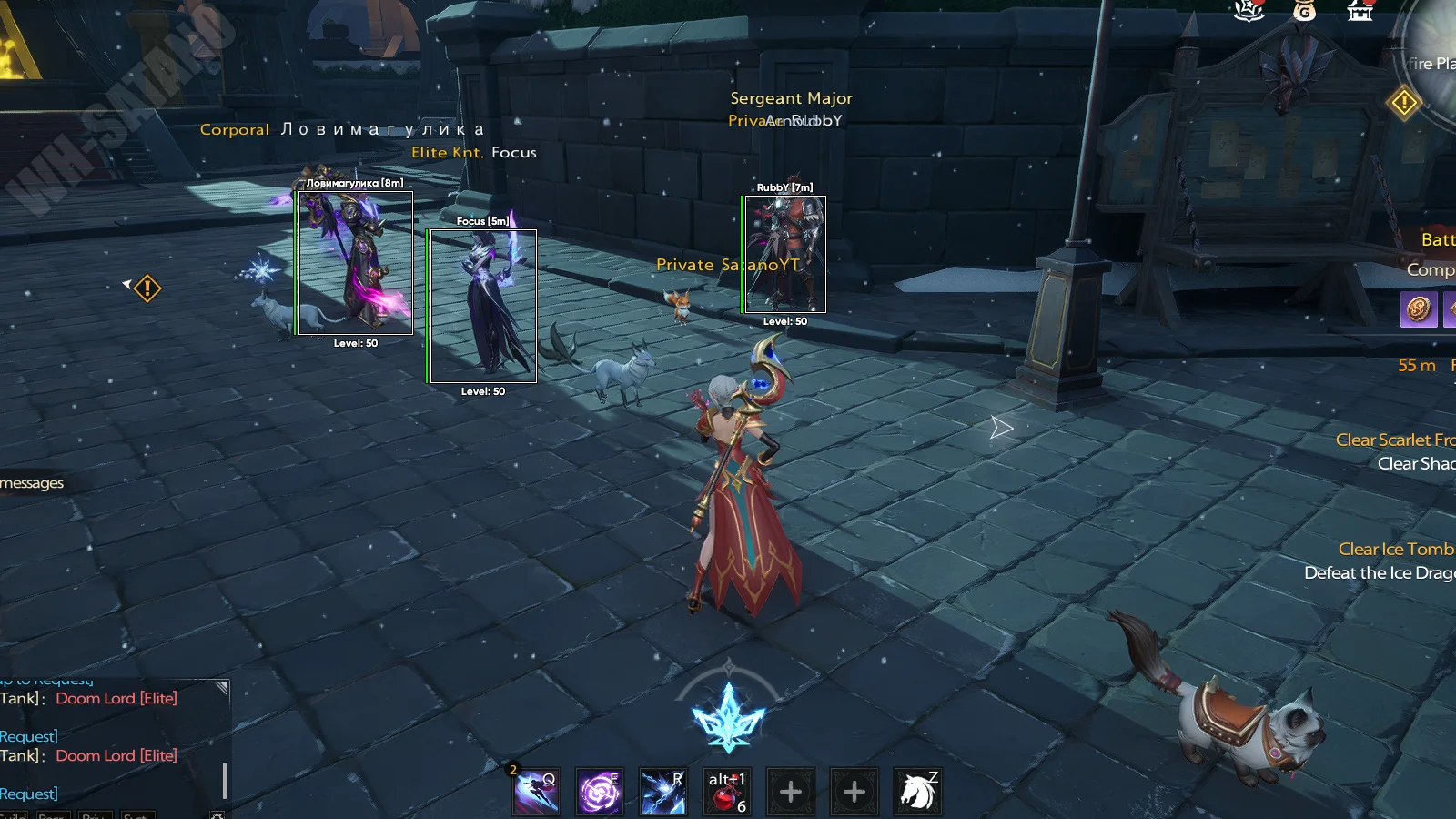The image size is (1456, 819).
Task: Open the messages panel label
Action: pyautogui.click(x=32, y=482)
